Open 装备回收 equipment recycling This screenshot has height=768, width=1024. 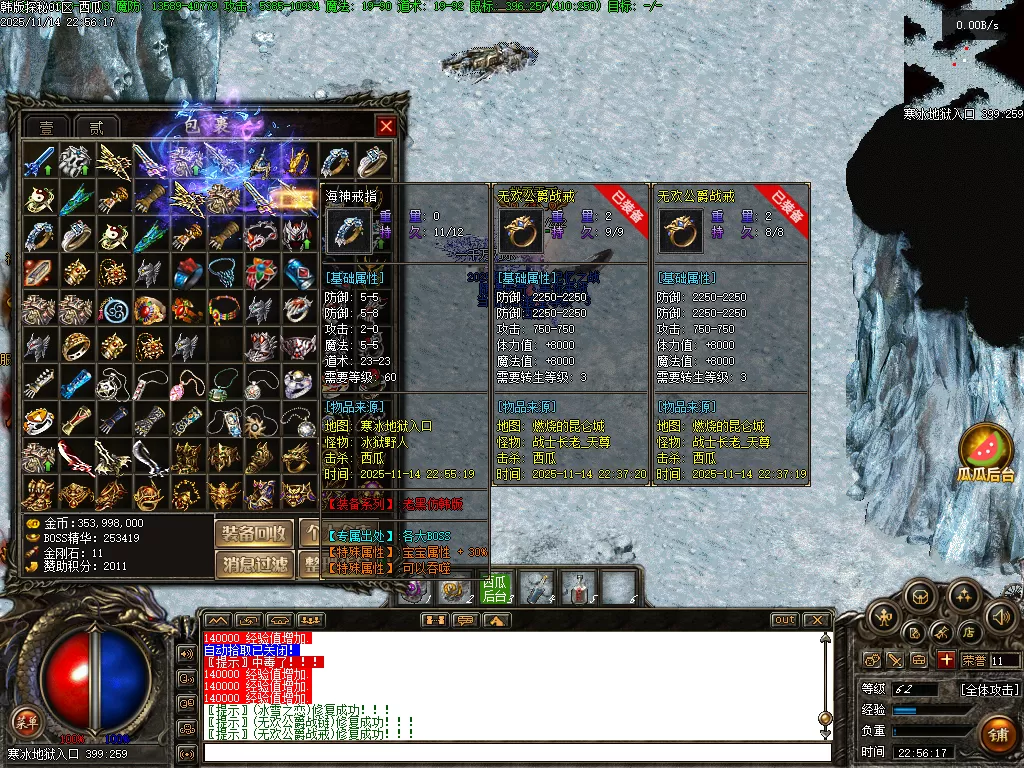[x=254, y=532]
